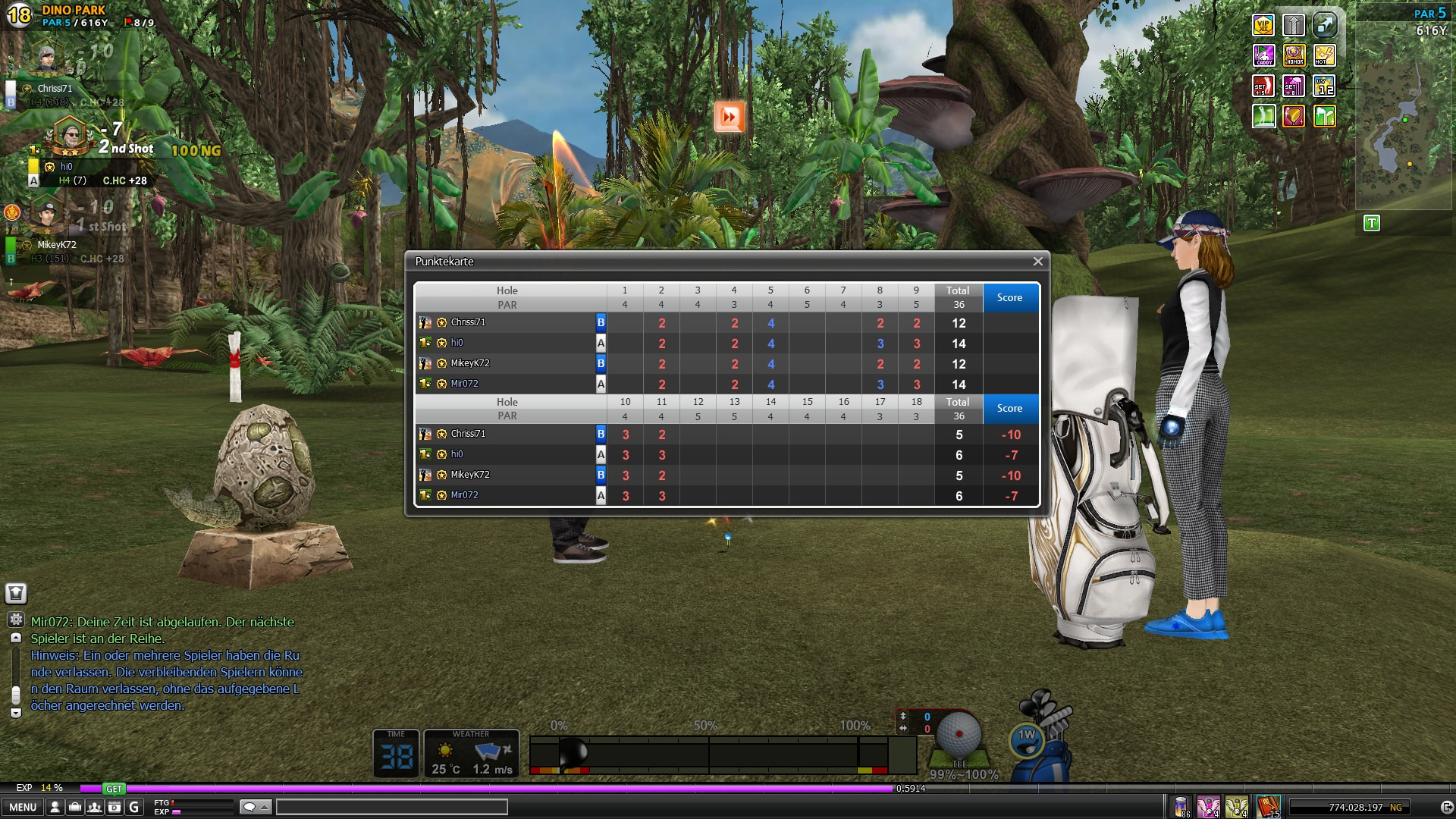Open the friends group icon
Screen dimensions: 1456x819
[94, 808]
